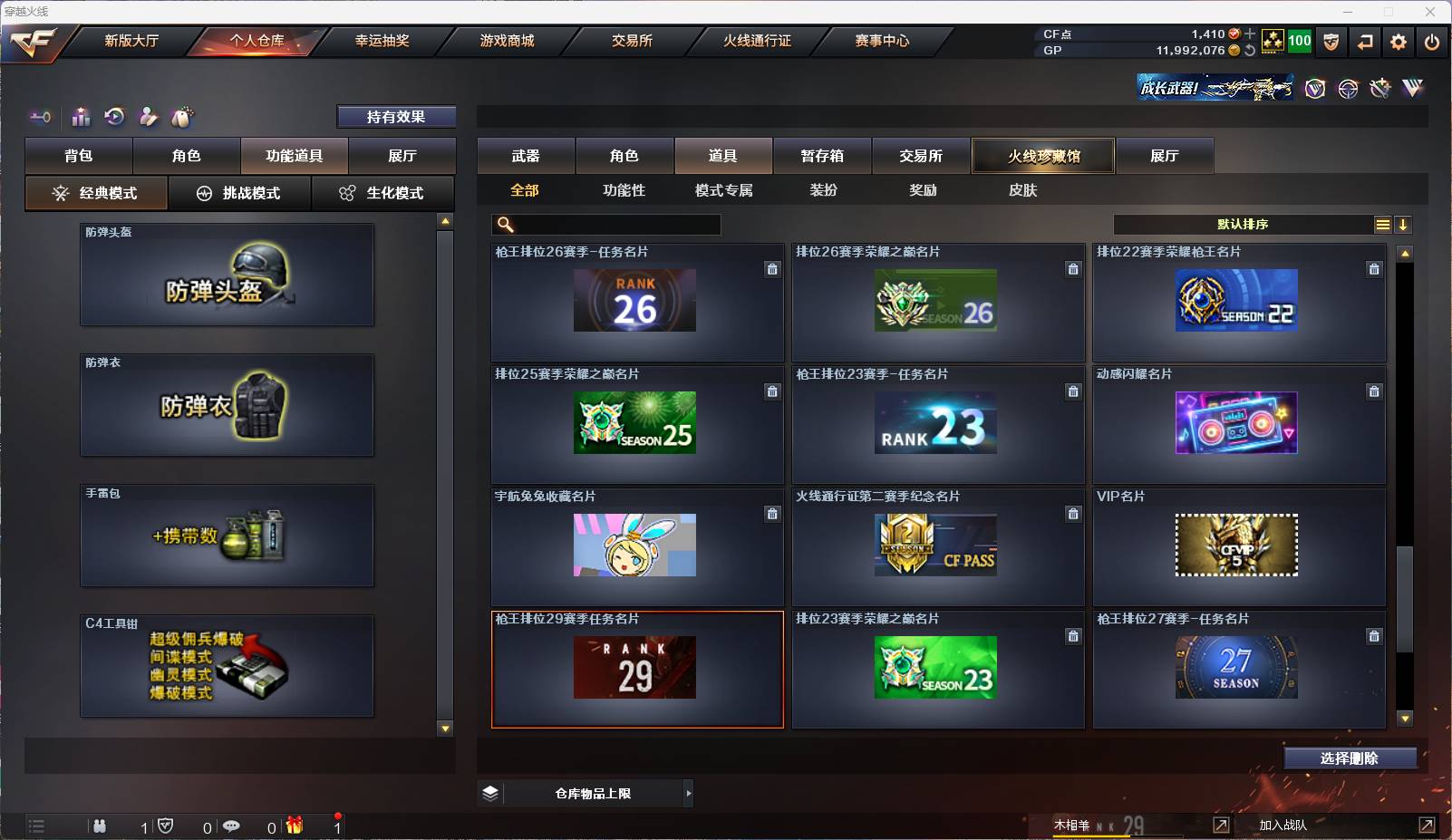Select the ranking stats icon above the backpack tabs
Viewport: 1452px width, 840px height.
81,117
